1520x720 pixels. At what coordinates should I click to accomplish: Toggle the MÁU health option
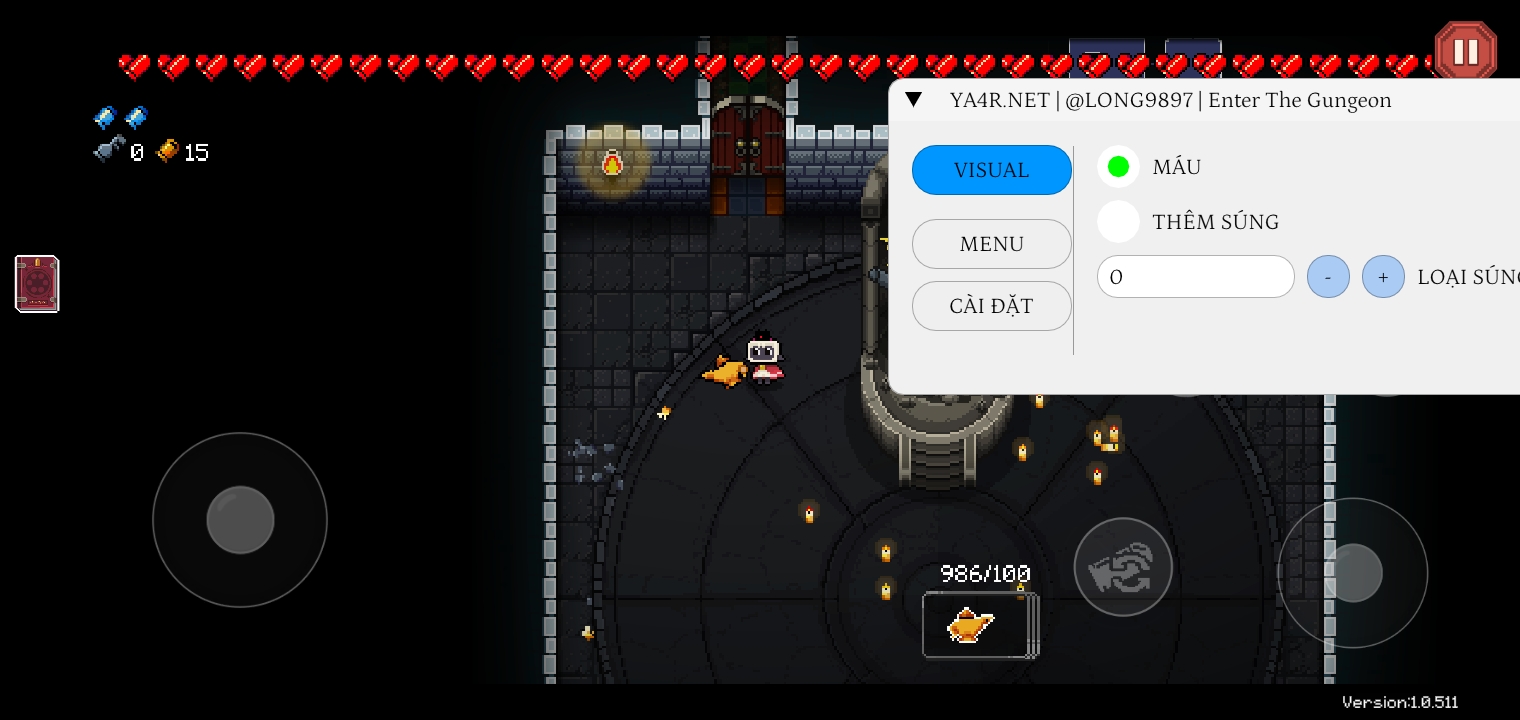(x=1118, y=167)
